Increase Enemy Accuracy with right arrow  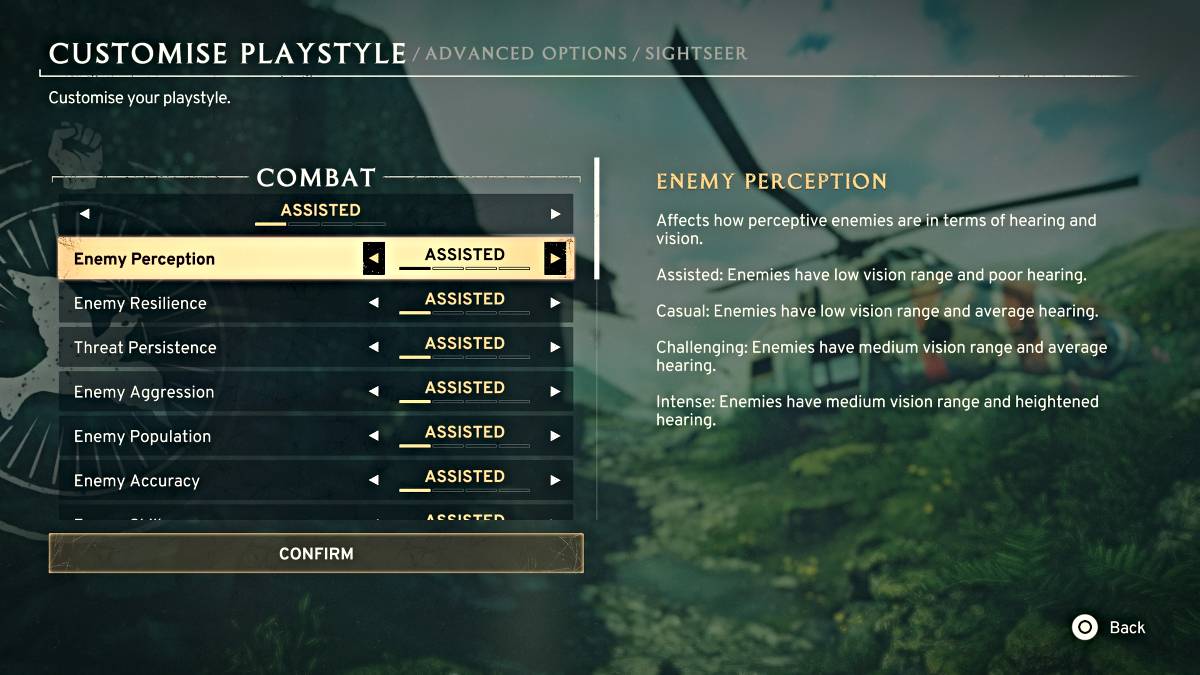(555, 480)
